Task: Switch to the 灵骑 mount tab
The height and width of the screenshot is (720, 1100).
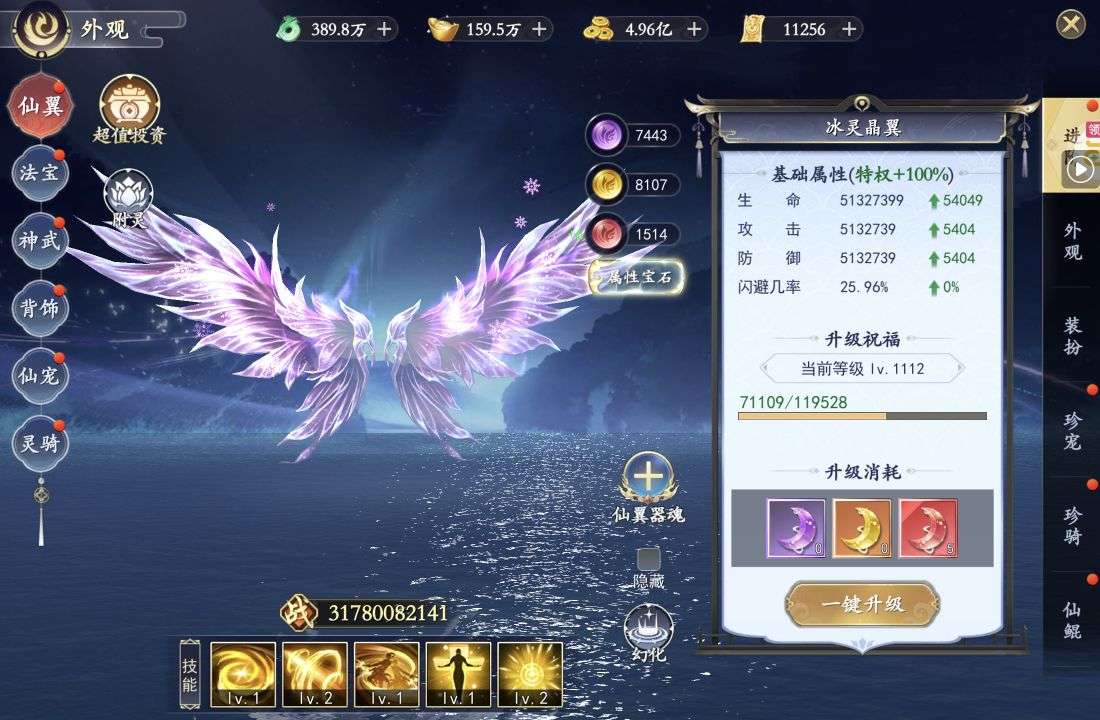Action: 40,443
